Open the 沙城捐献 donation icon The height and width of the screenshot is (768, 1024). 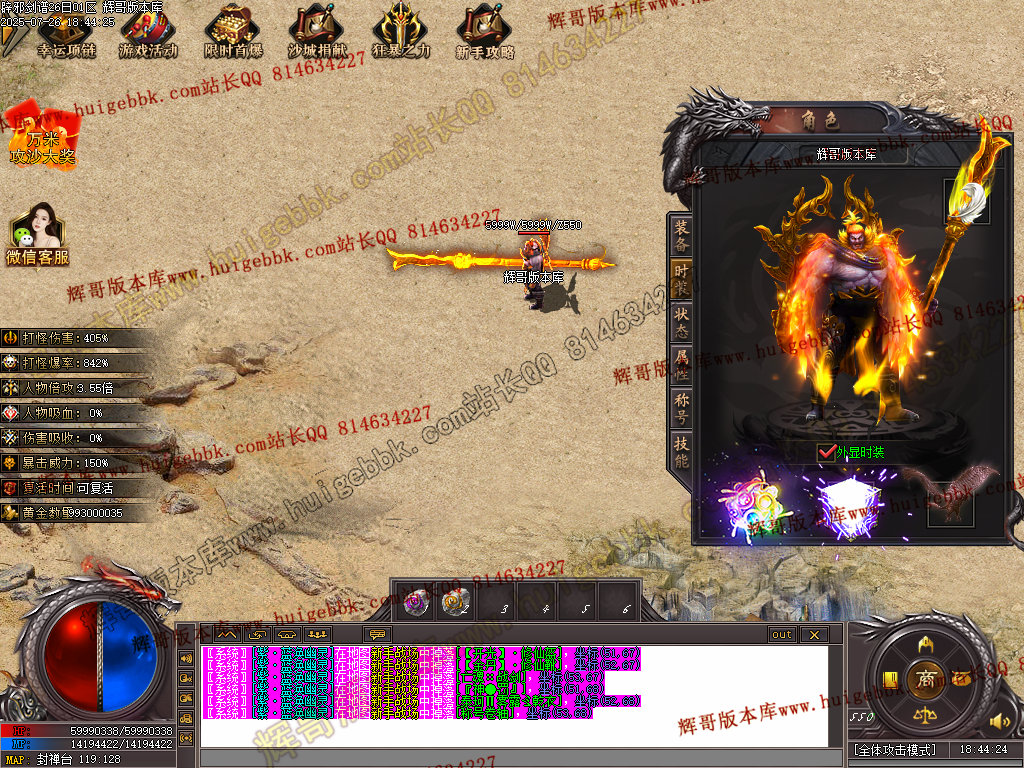point(317,33)
